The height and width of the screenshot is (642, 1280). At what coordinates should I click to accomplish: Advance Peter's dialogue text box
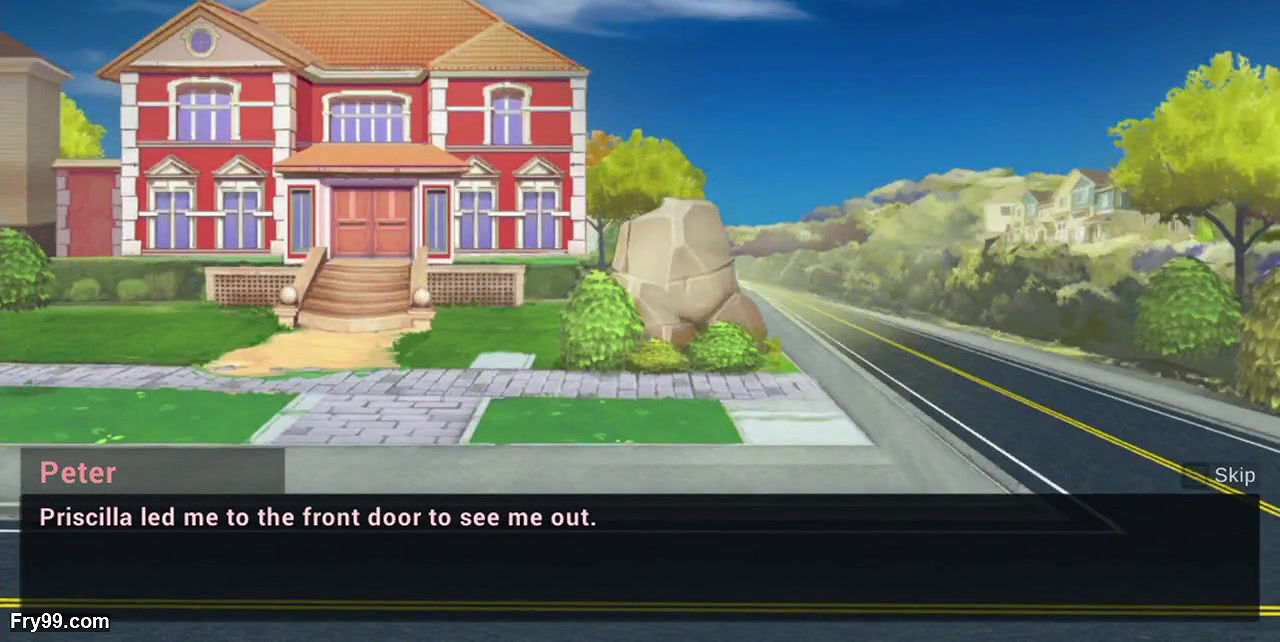point(638,555)
